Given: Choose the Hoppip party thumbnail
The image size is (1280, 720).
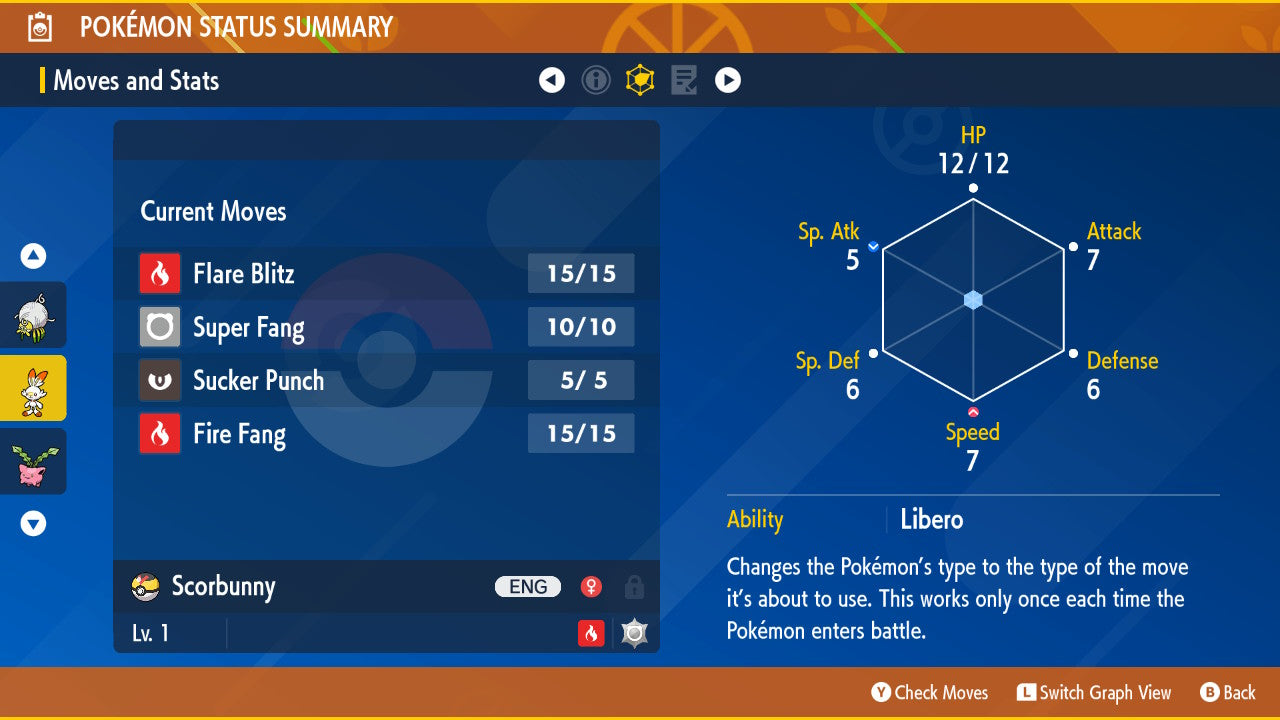Looking at the screenshot, I should (x=32, y=461).
